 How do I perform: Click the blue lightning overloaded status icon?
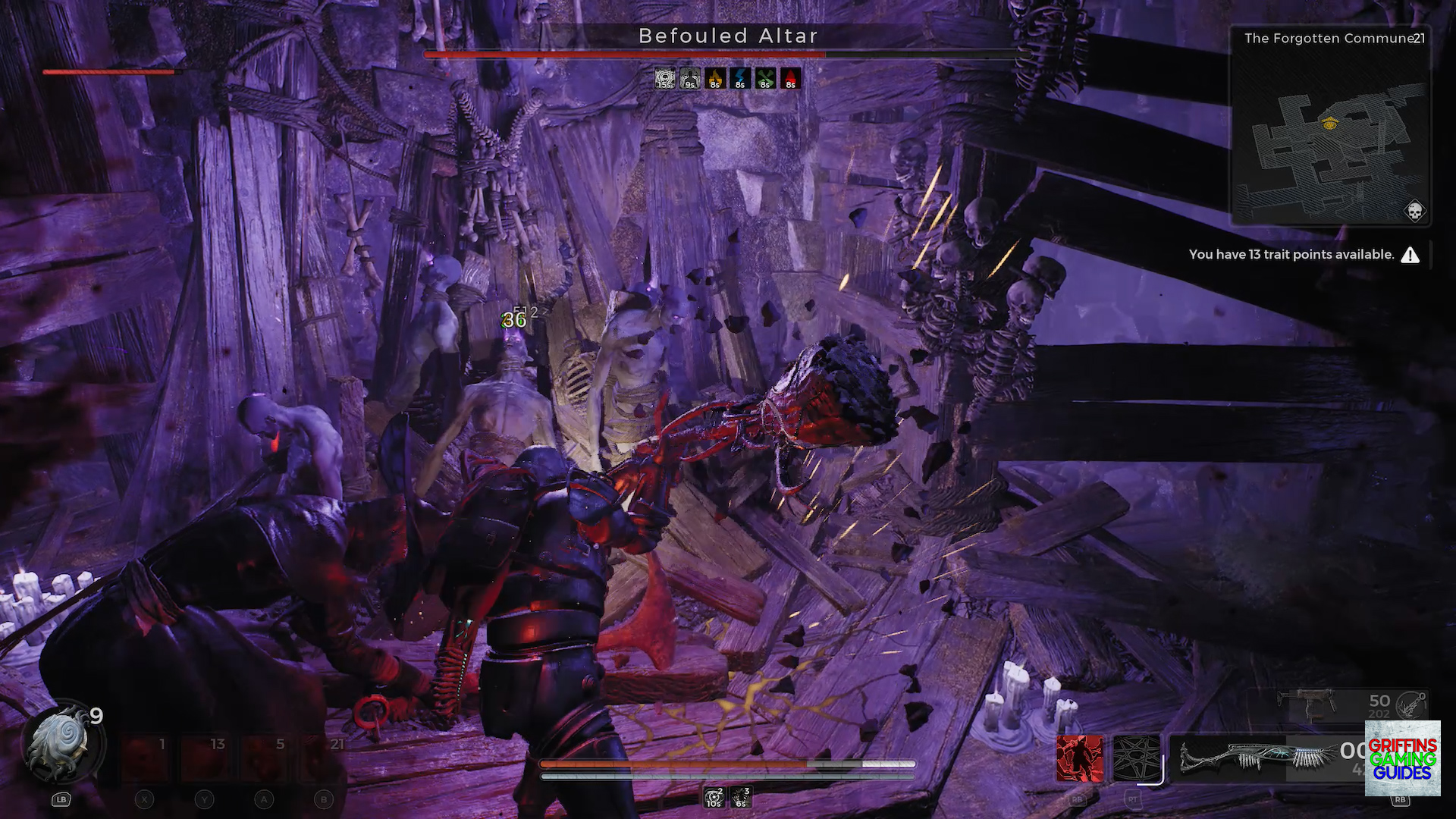pyautogui.click(x=739, y=78)
